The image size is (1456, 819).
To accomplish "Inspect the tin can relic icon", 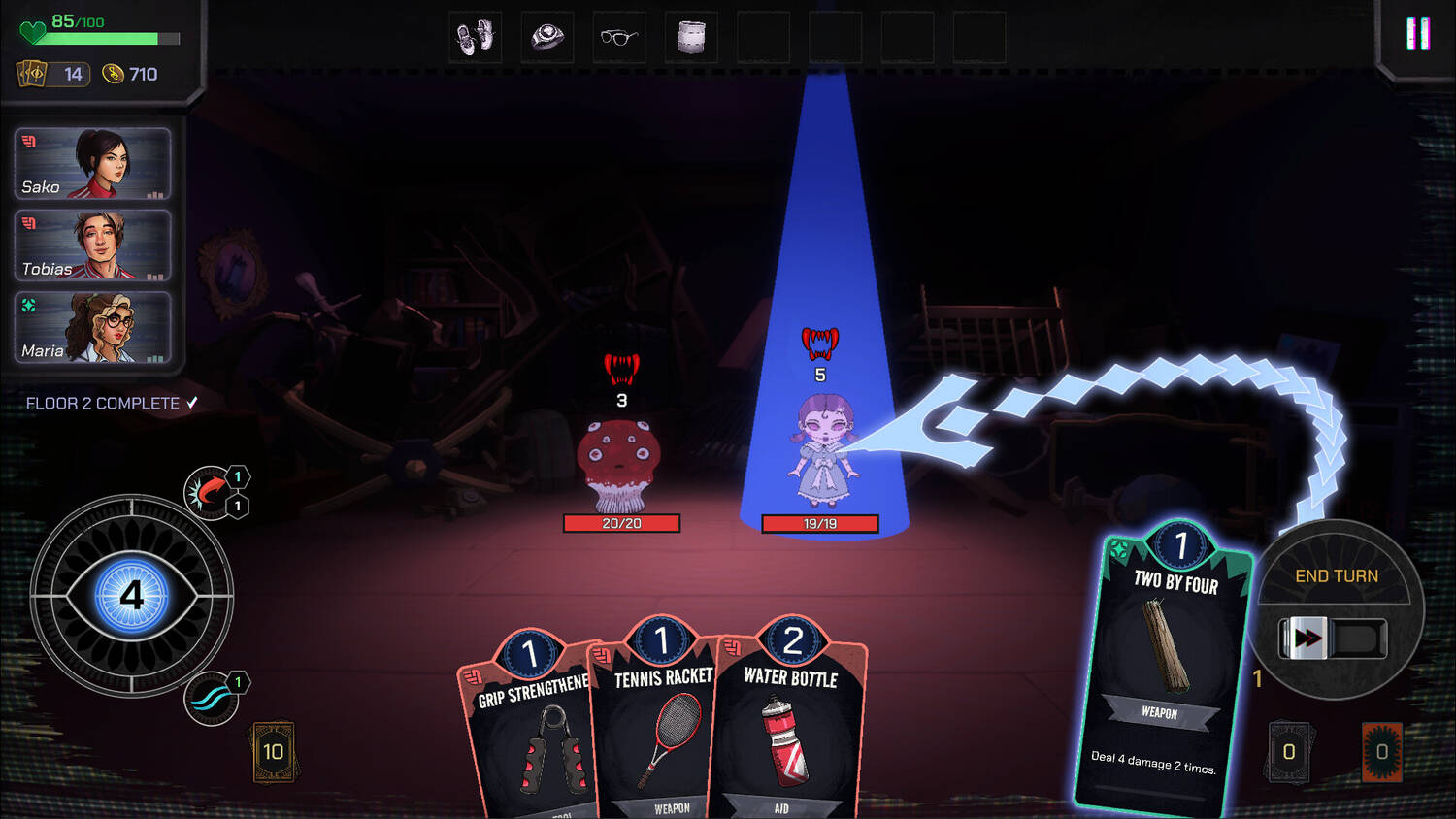I will click(x=691, y=38).
